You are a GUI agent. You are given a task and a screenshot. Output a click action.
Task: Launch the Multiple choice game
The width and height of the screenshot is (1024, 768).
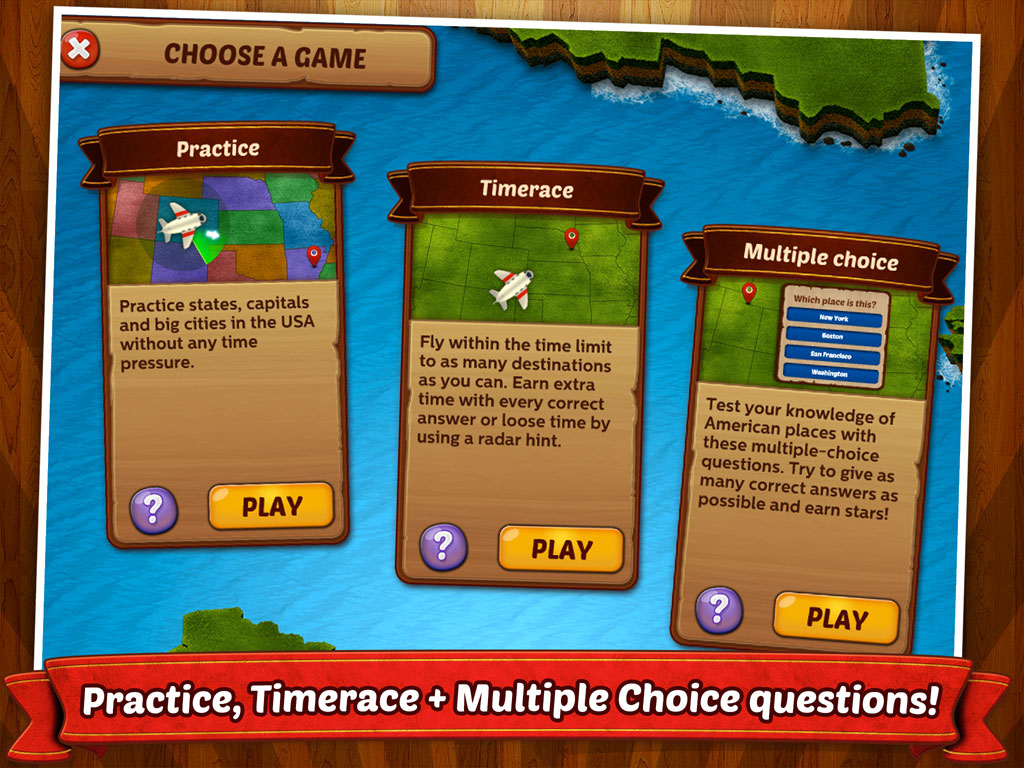click(836, 617)
